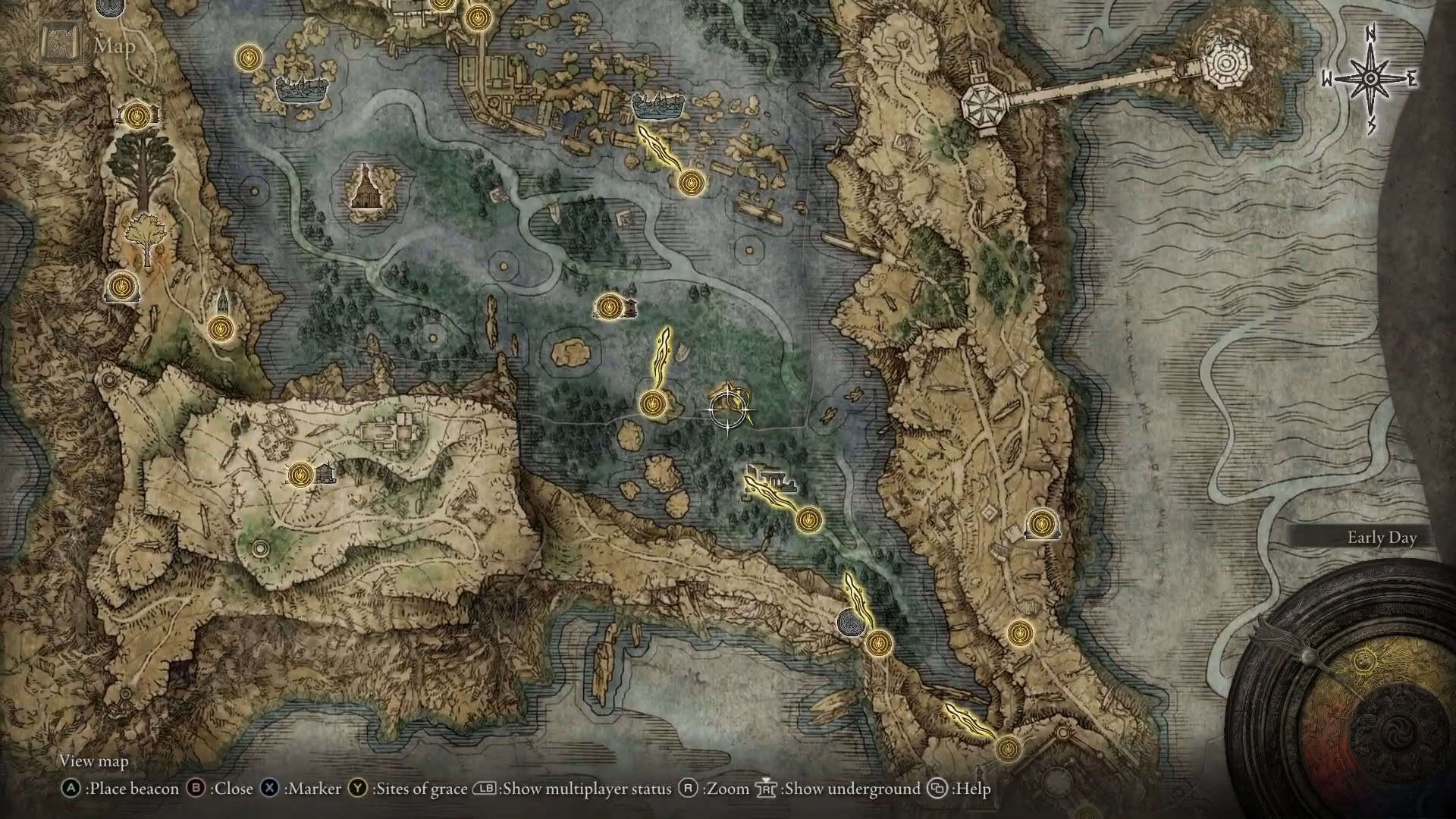Screen dimensions: 1456x819
Task: Choose the grace above the tall dark tree
Action: [136, 116]
